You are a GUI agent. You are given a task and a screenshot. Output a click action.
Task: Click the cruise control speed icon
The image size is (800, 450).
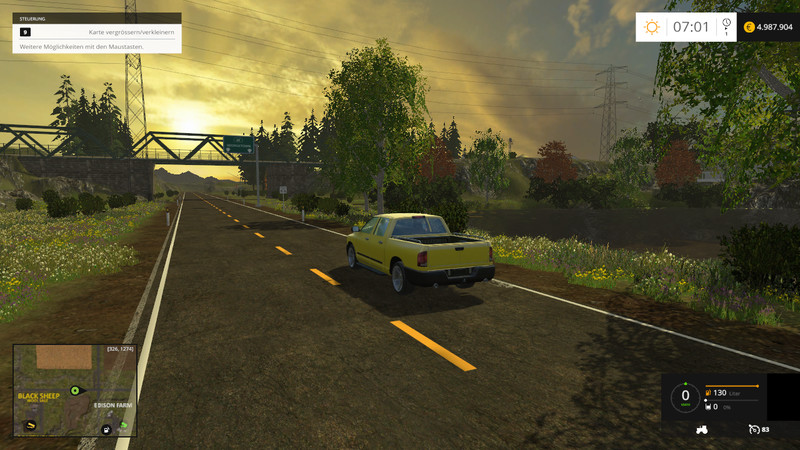[x=753, y=429]
